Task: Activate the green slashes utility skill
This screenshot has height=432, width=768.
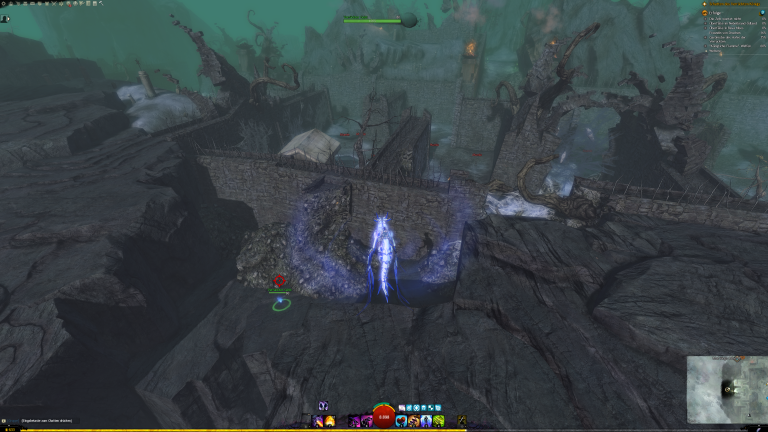Action: point(439,421)
